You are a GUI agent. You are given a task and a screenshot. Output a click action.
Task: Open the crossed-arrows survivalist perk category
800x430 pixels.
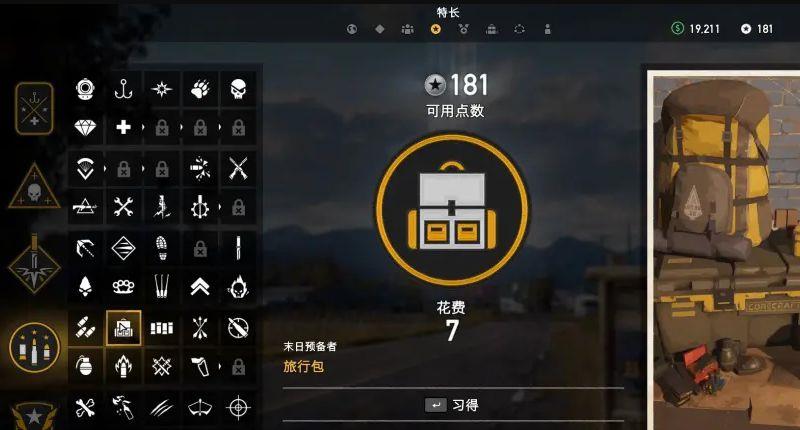(35, 107)
